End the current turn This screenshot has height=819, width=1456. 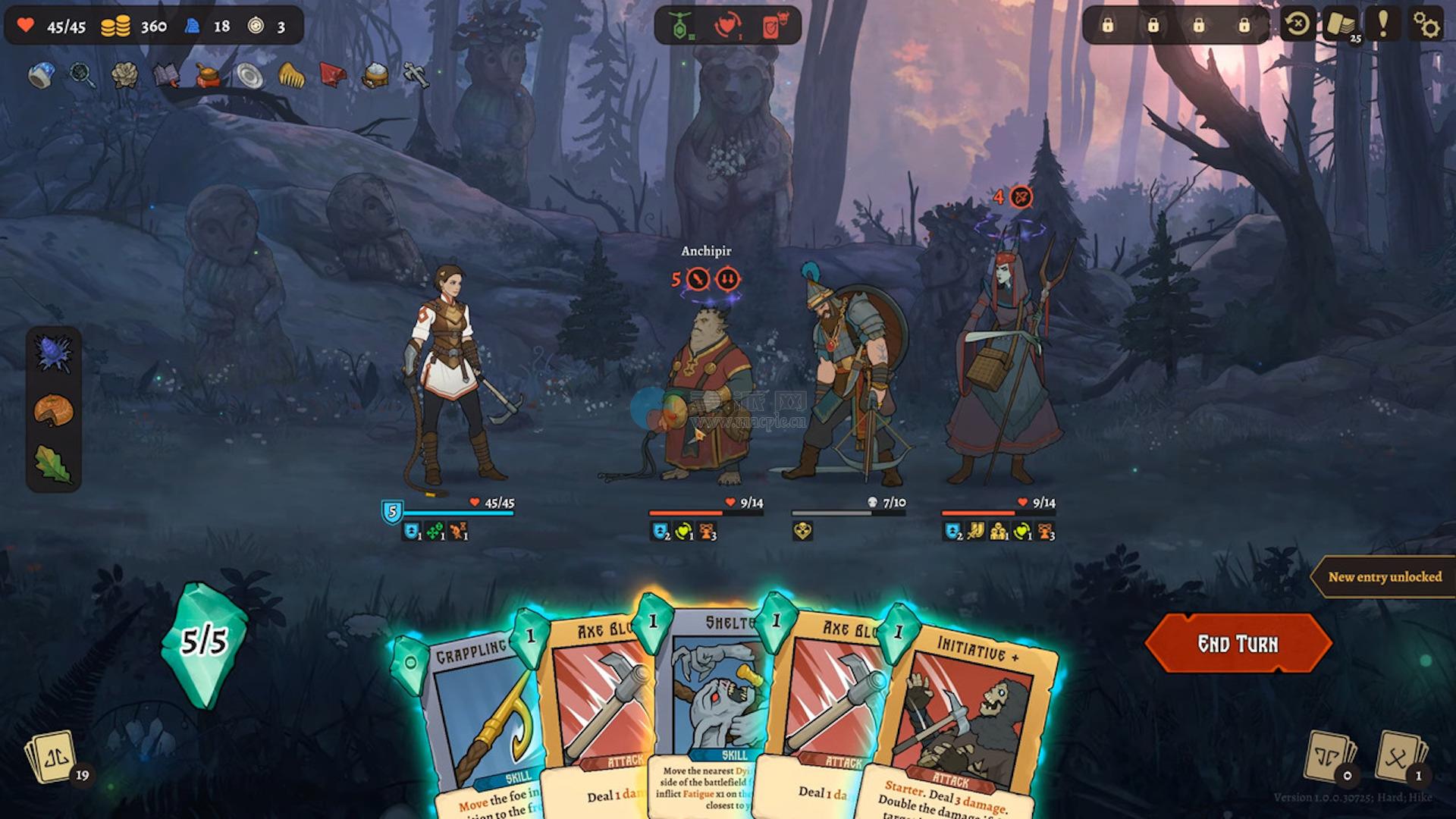[1238, 644]
